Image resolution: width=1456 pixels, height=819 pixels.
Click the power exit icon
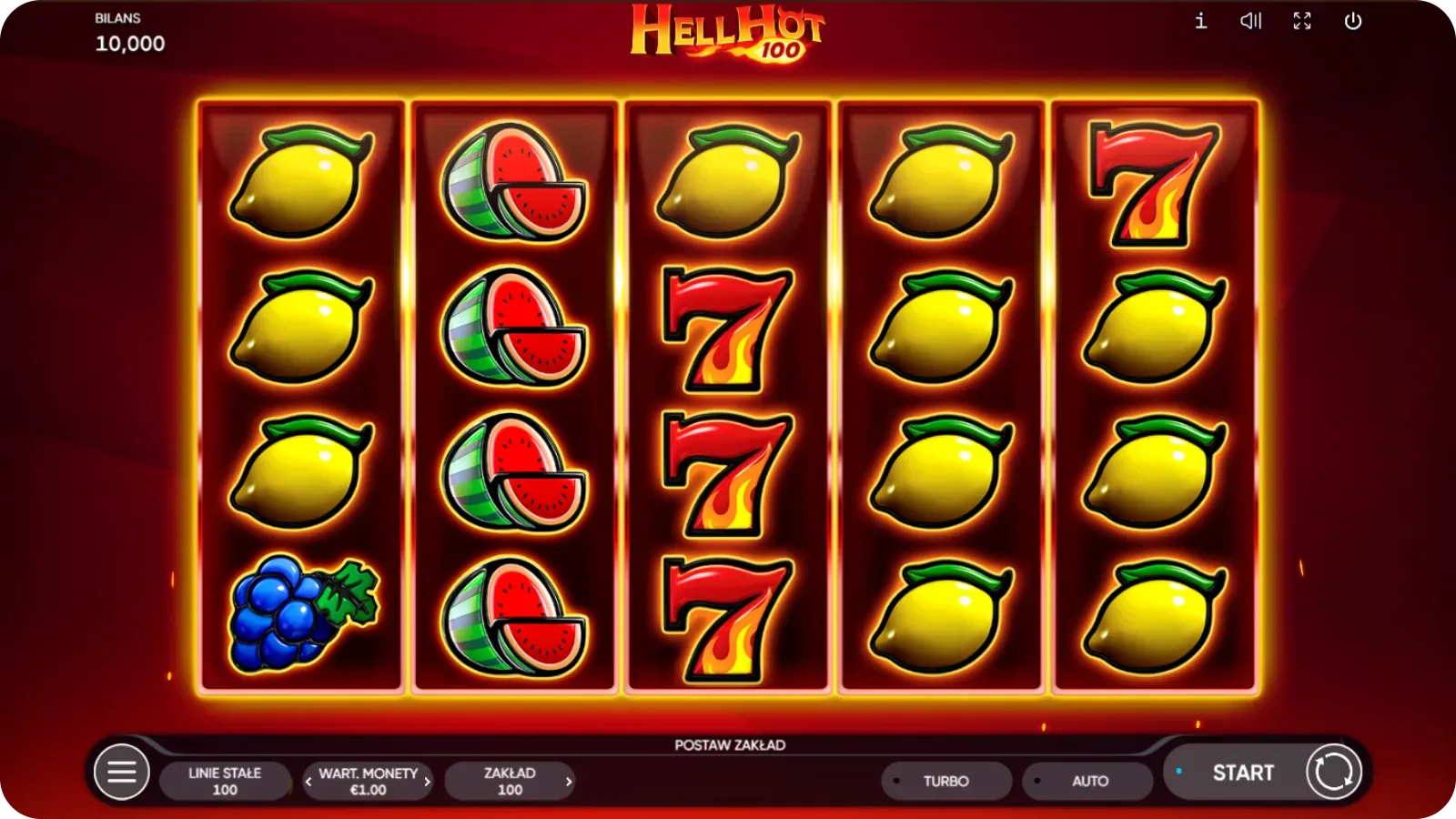[x=1353, y=21]
